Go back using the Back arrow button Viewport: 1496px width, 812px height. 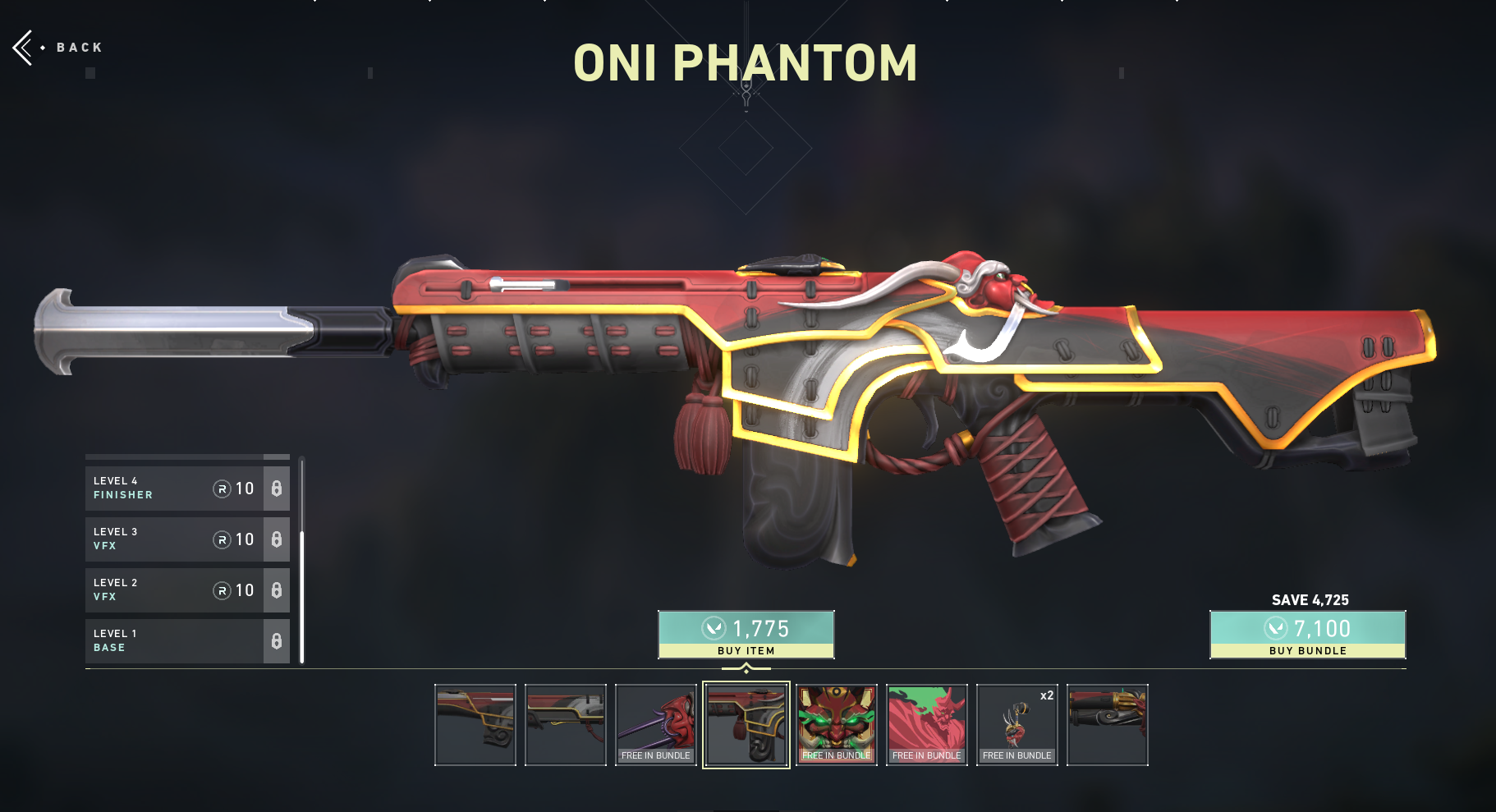tap(25, 48)
